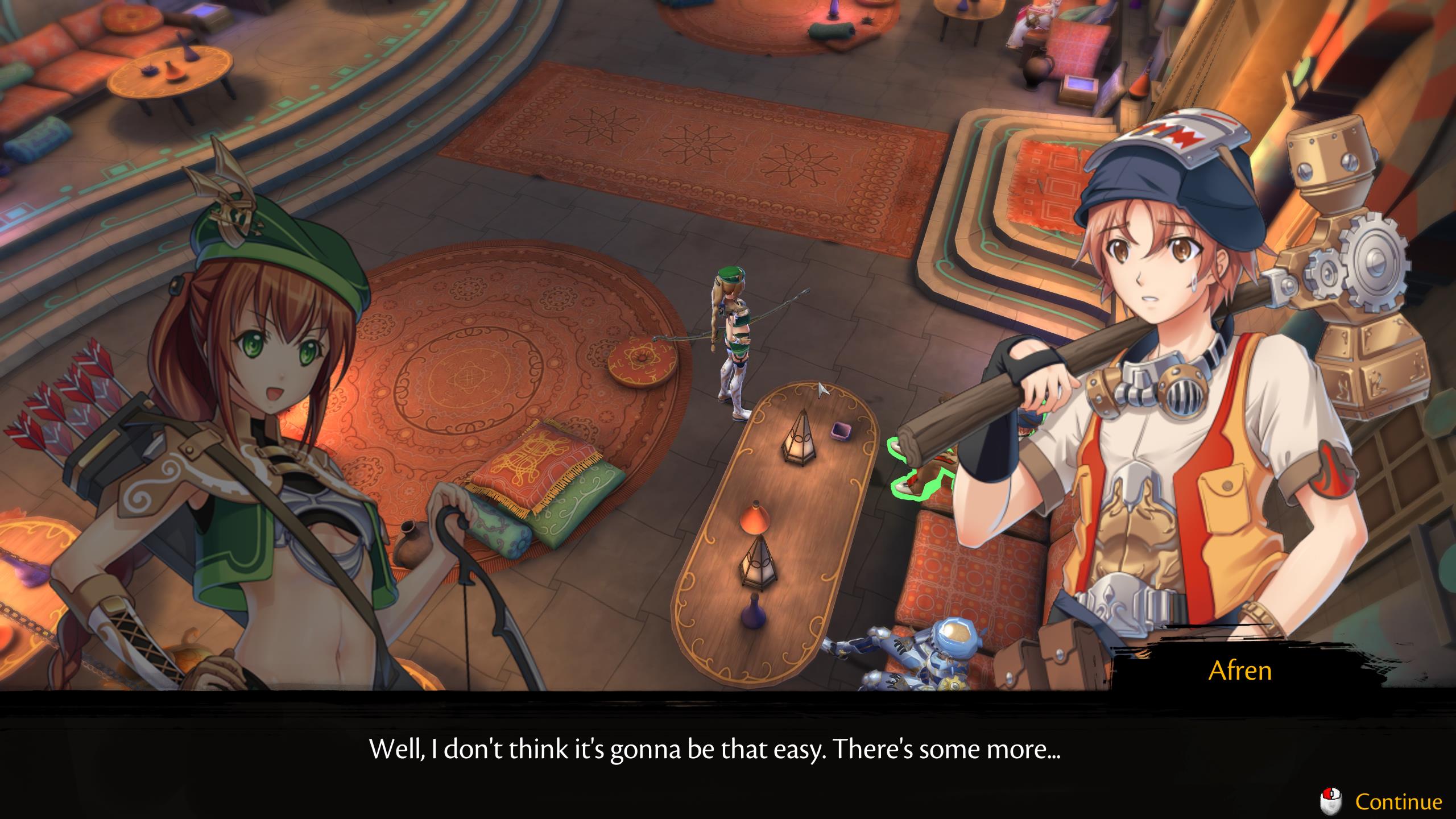1456x819 pixels.
Task: Continue the dialogue with Afren
Action: (1398, 802)
